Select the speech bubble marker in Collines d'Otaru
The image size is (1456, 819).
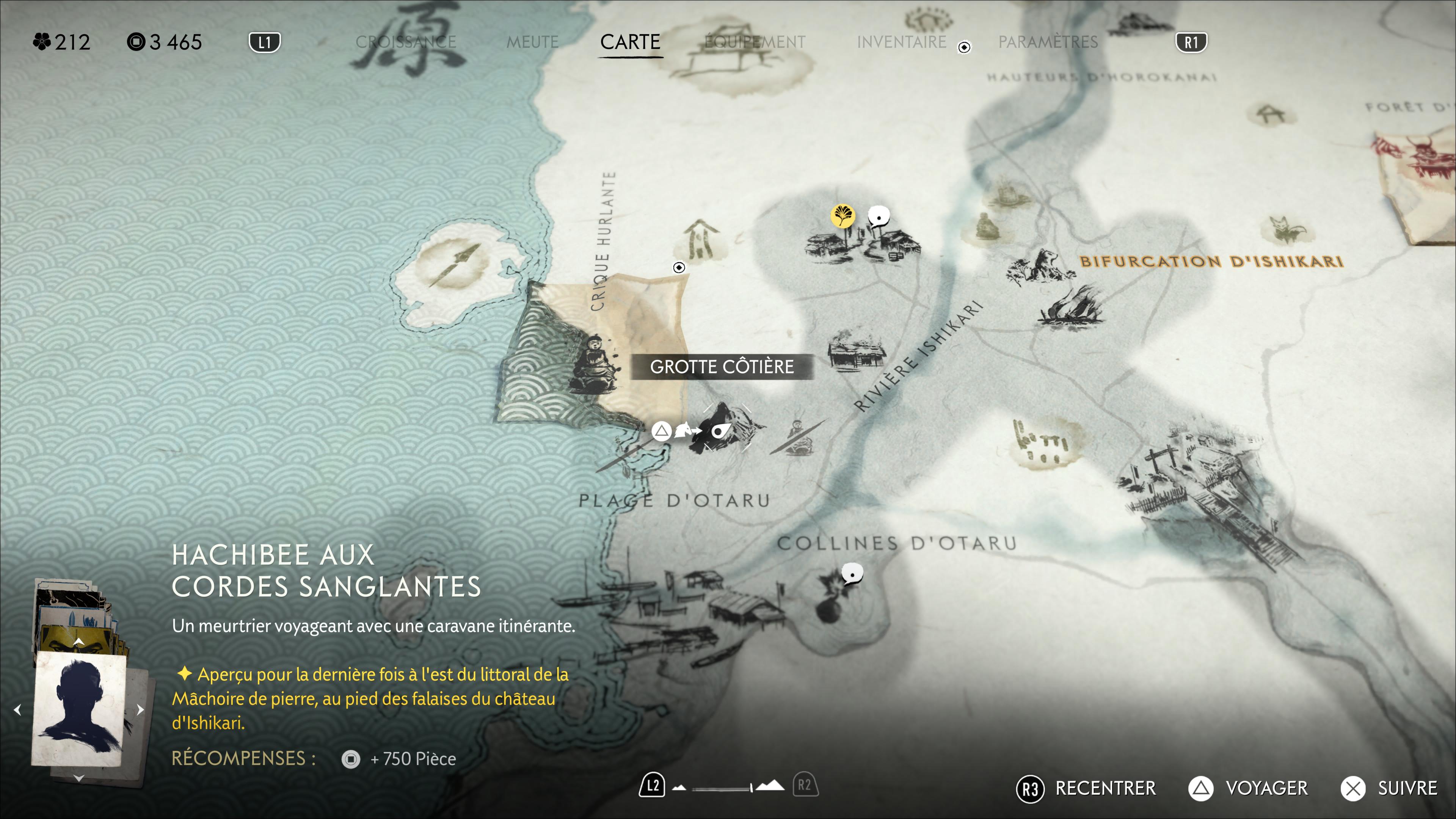(852, 574)
